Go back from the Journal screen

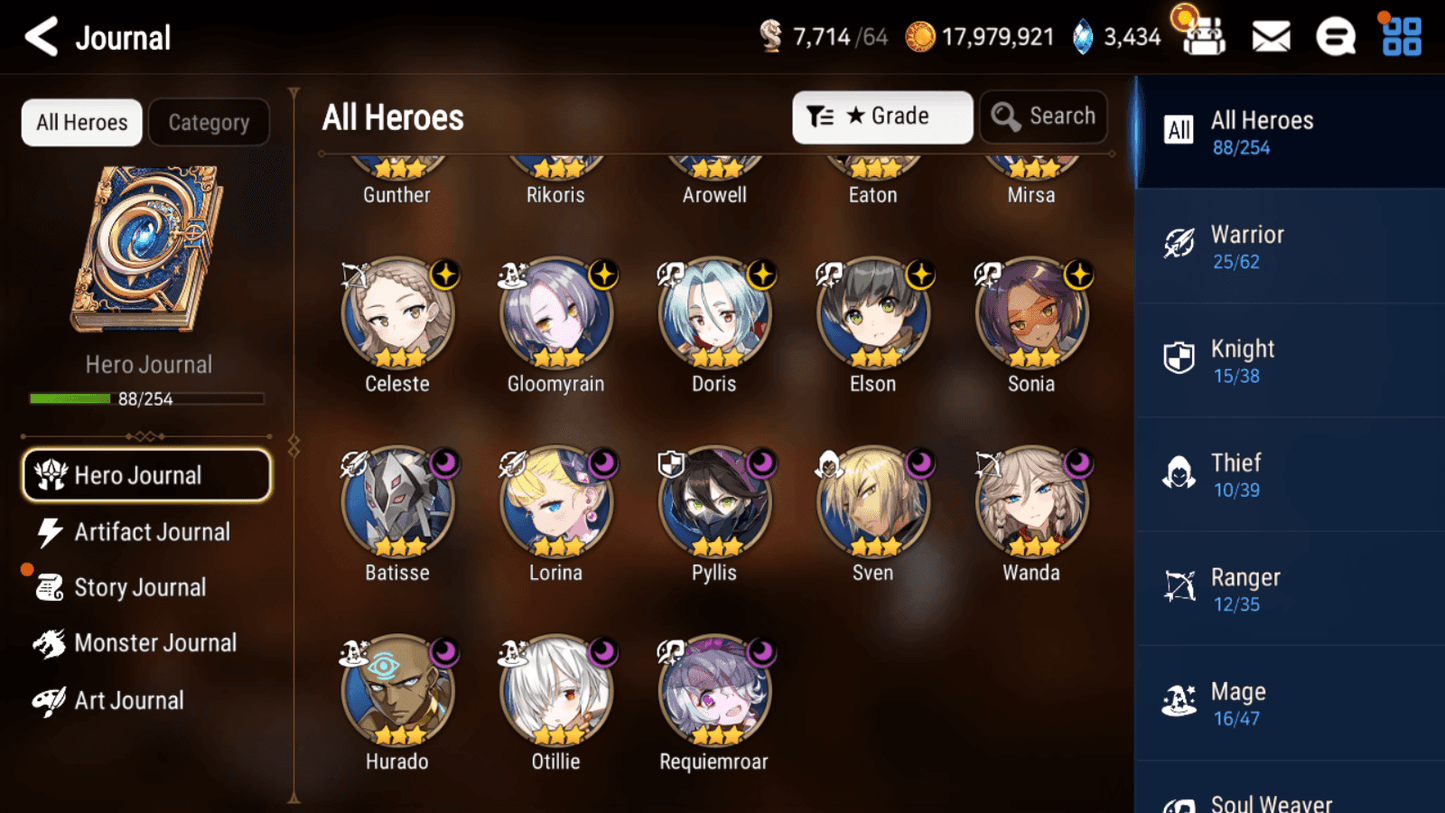click(41, 37)
